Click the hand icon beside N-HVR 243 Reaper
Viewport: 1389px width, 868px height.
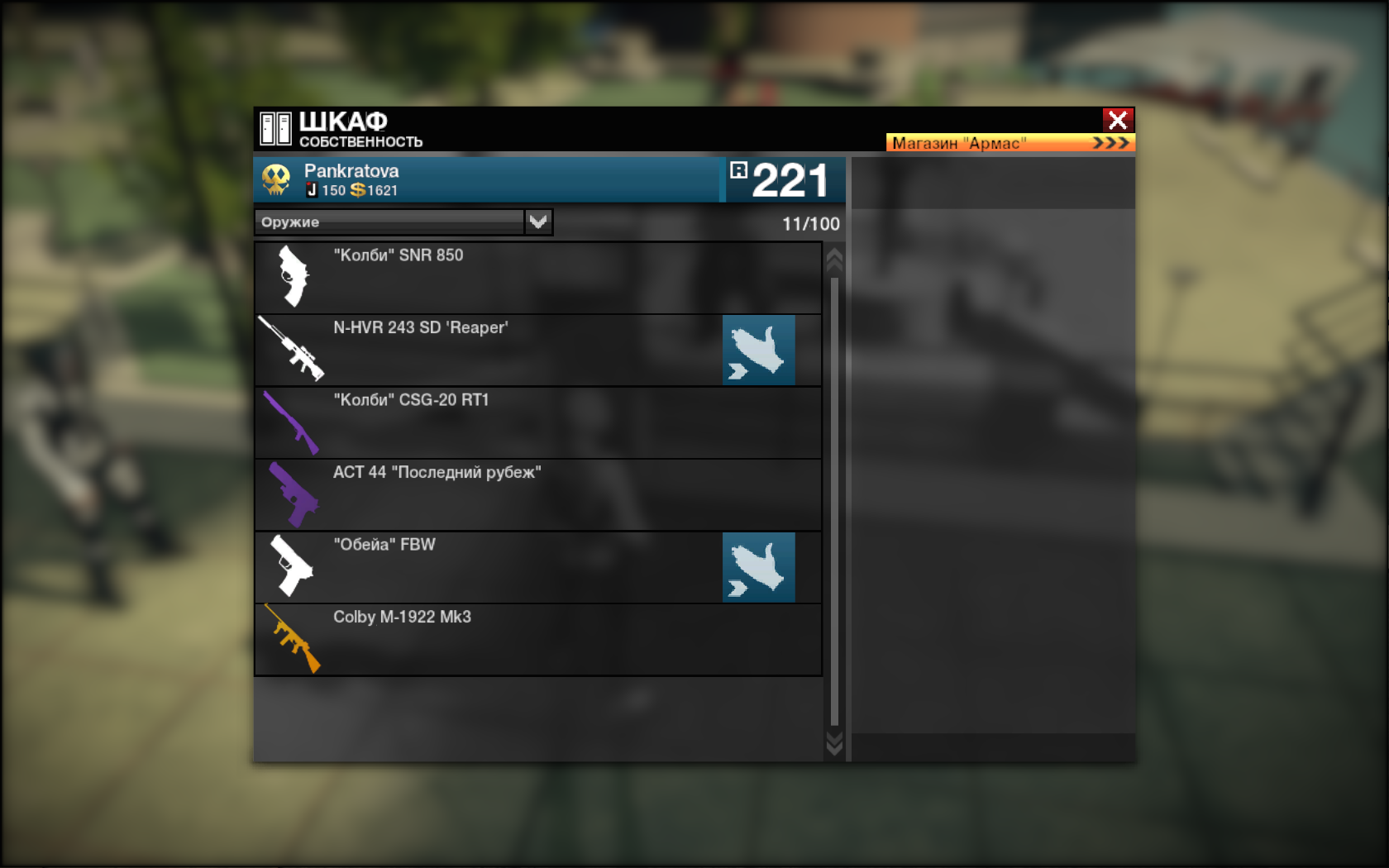758,350
